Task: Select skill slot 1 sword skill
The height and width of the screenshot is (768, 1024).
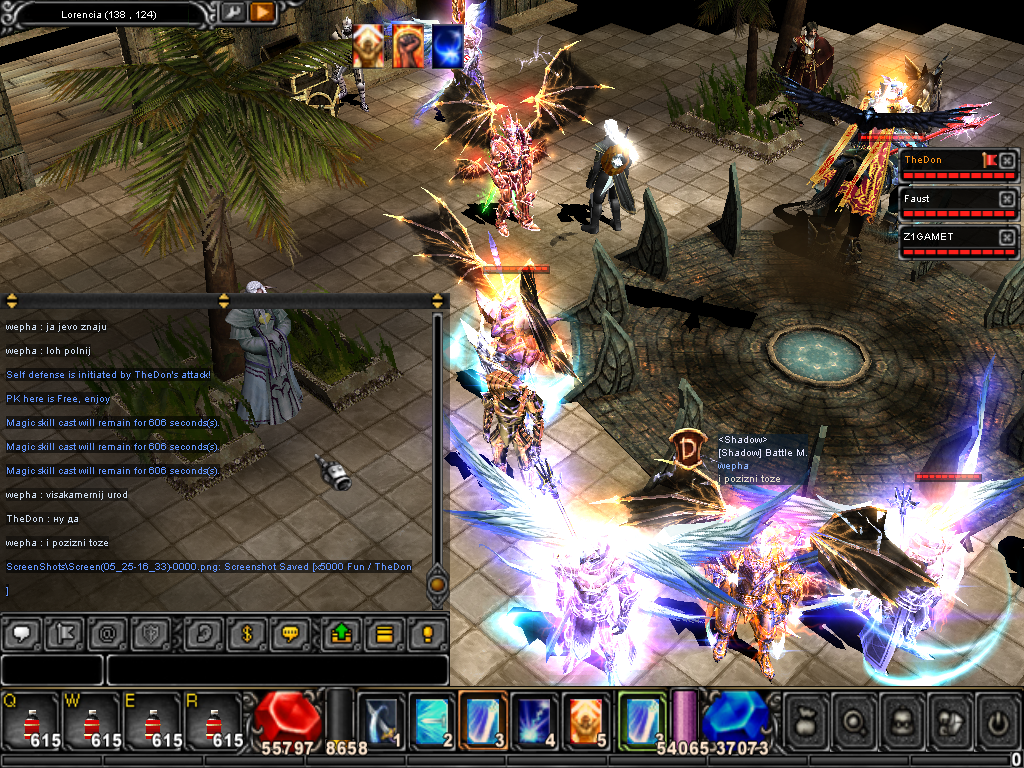Action: pos(382,720)
